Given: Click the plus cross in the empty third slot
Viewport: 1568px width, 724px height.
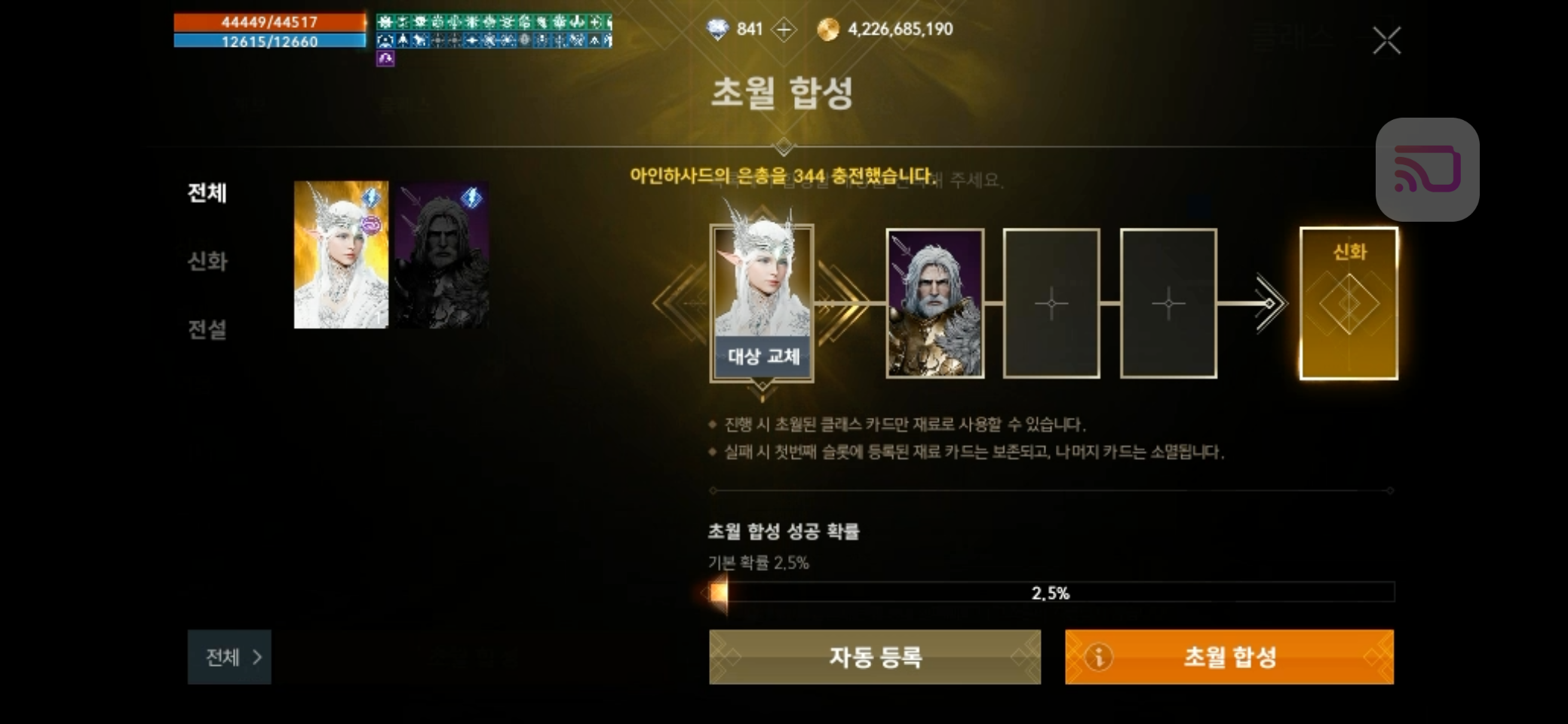Looking at the screenshot, I should coord(1051,303).
